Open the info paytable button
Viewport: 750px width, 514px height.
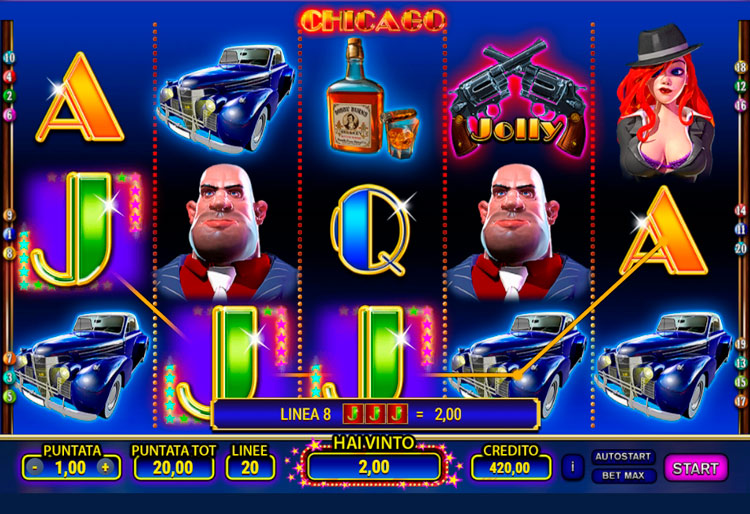(x=573, y=467)
